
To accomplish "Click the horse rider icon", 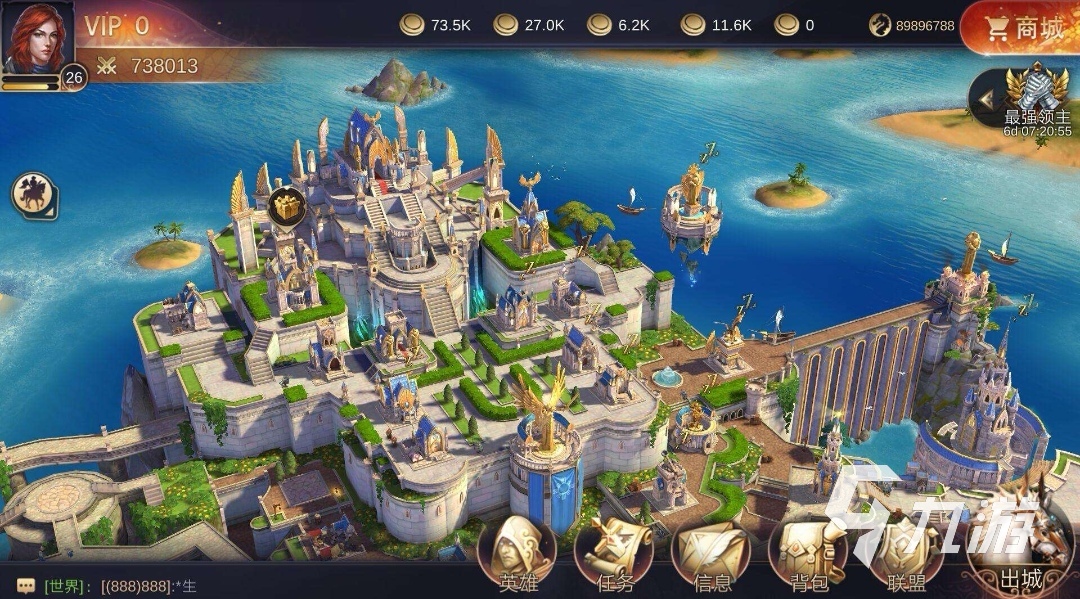I will (x=34, y=195).
